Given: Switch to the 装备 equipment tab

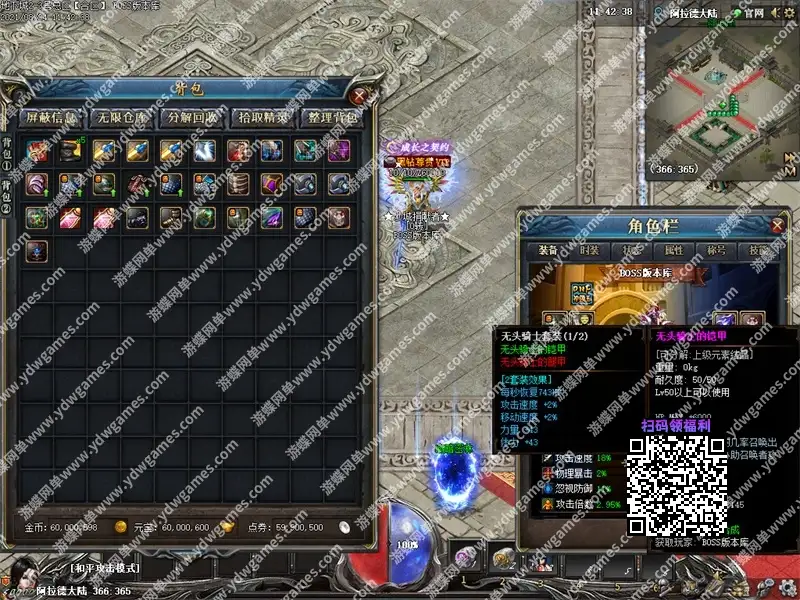Looking at the screenshot, I should coord(547,251).
